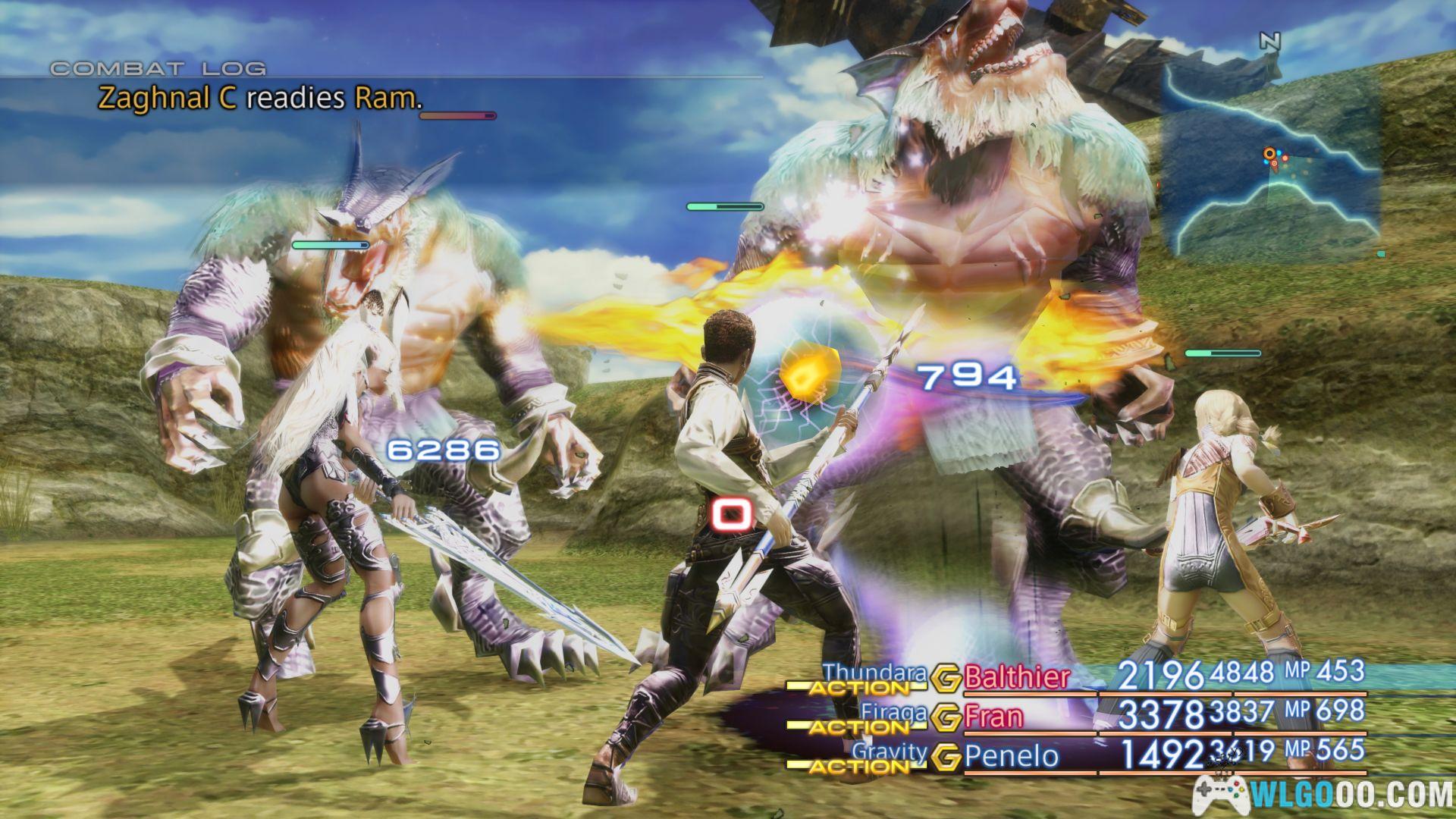The image size is (1456, 819).
Task: Click the gambit icon beside Balthier
Action: coord(946,679)
